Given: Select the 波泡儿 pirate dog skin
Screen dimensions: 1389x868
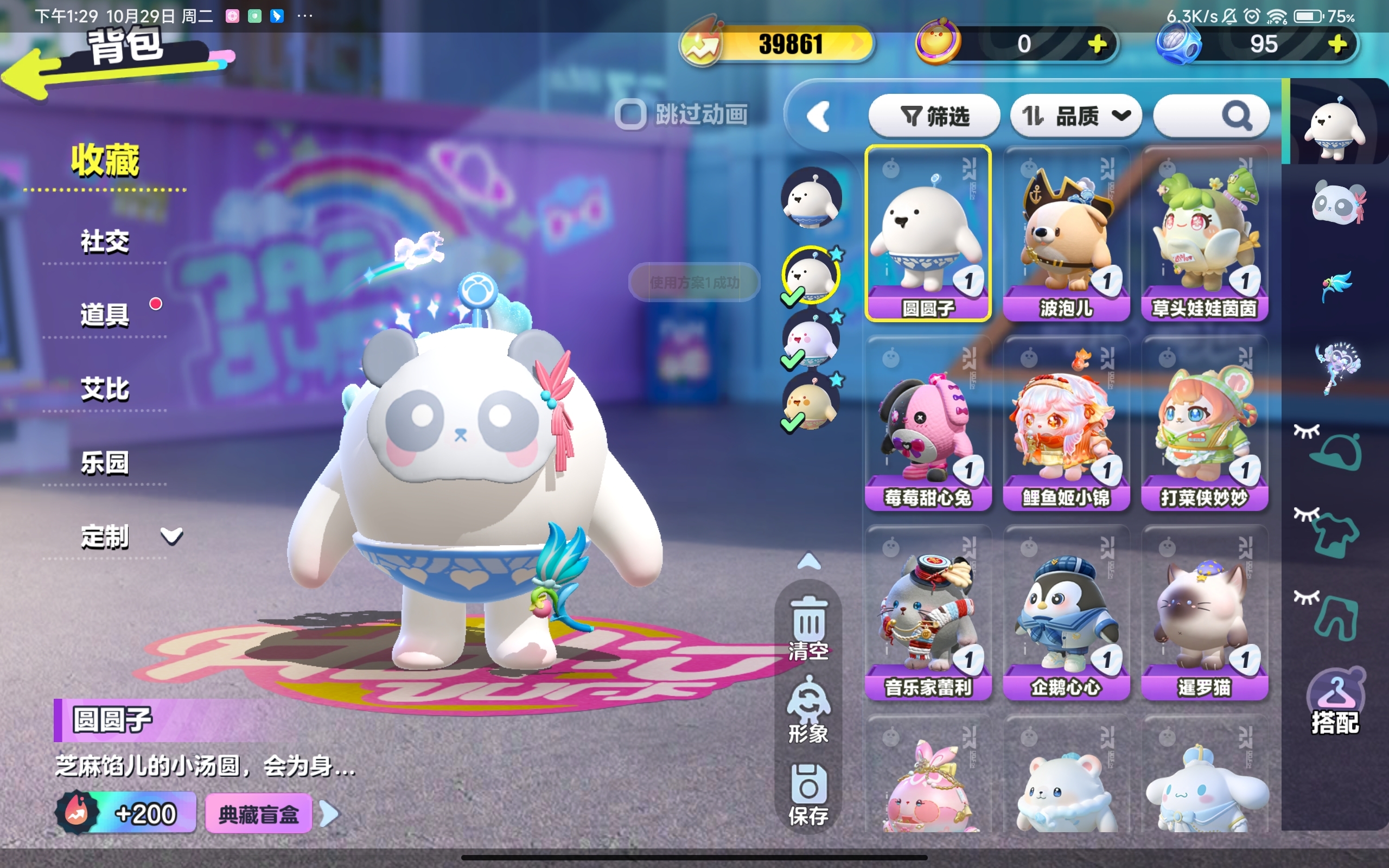Looking at the screenshot, I should (x=1066, y=234).
